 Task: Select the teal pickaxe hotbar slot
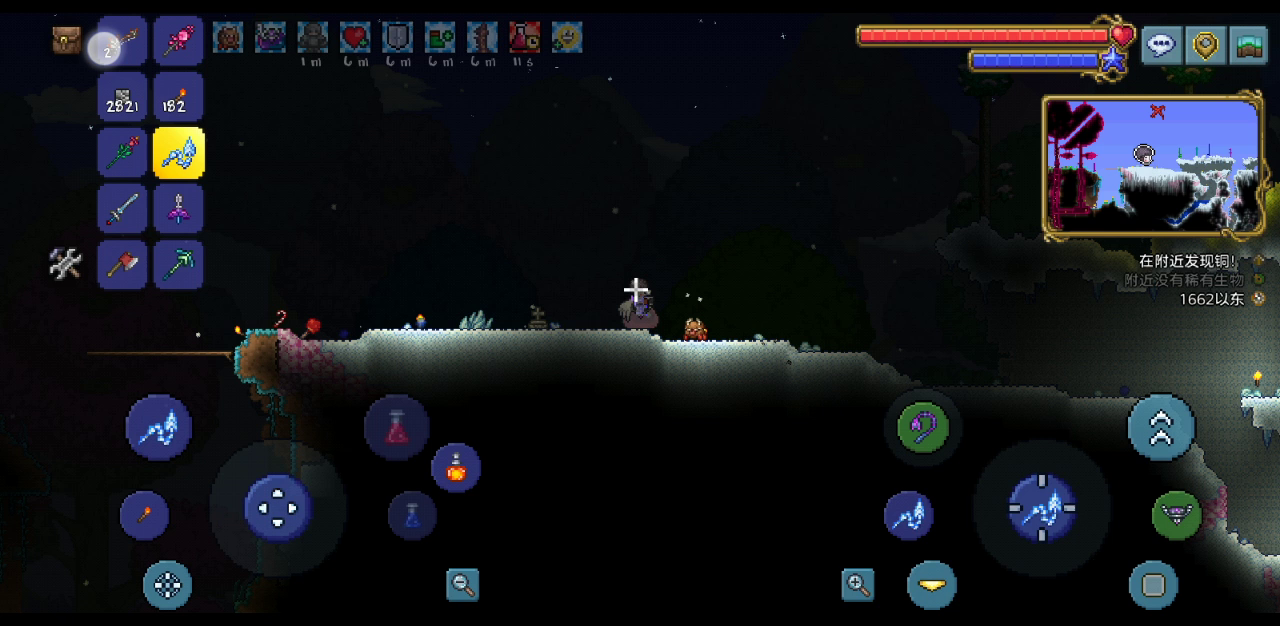pyautogui.click(x=179, y=265)
